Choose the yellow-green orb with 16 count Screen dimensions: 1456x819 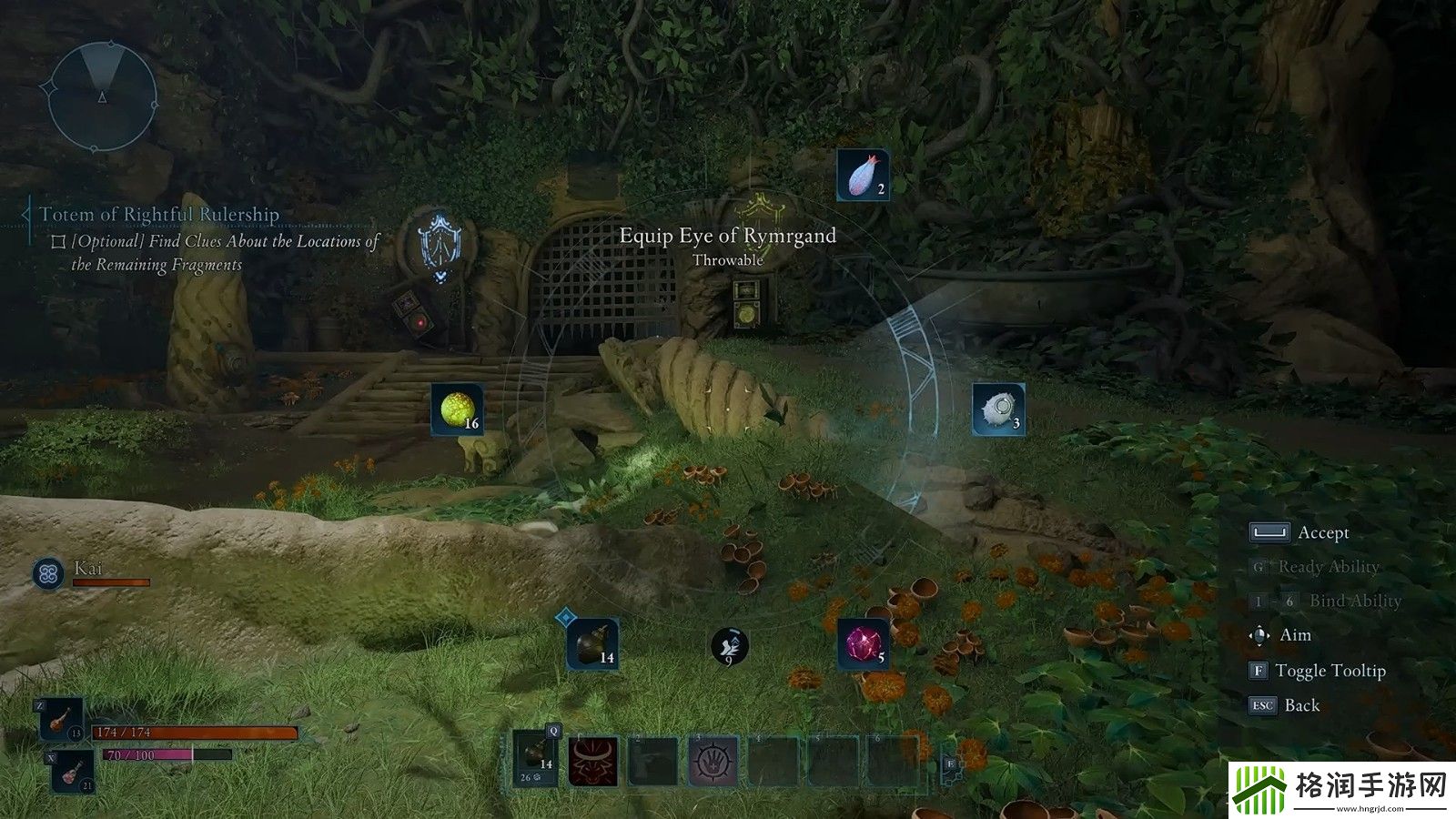point(457,409)
